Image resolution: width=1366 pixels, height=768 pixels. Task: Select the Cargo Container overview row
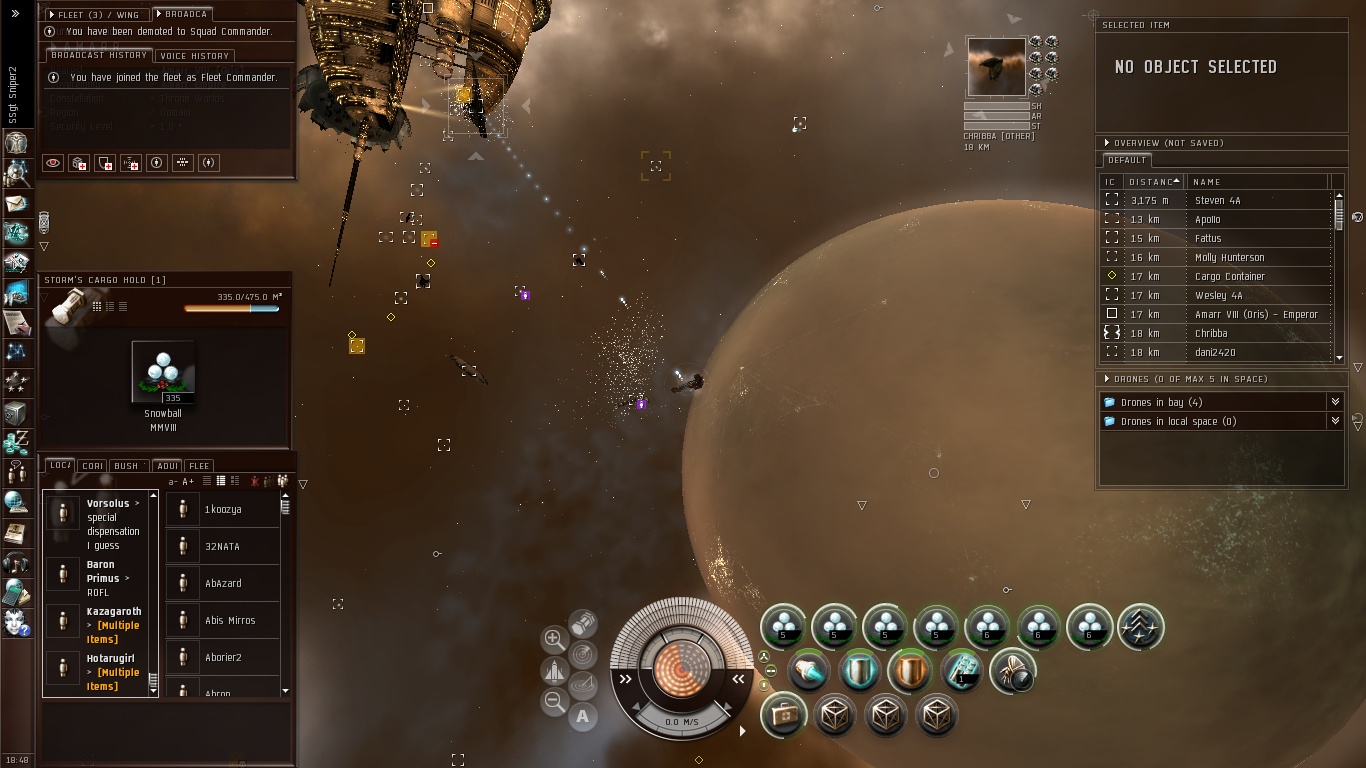[1229, 276]
